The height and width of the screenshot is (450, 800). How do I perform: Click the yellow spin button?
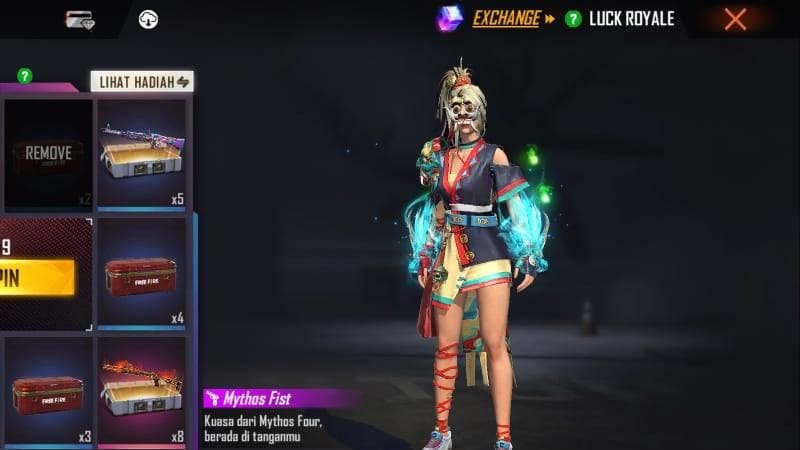(x=38, y=276)
